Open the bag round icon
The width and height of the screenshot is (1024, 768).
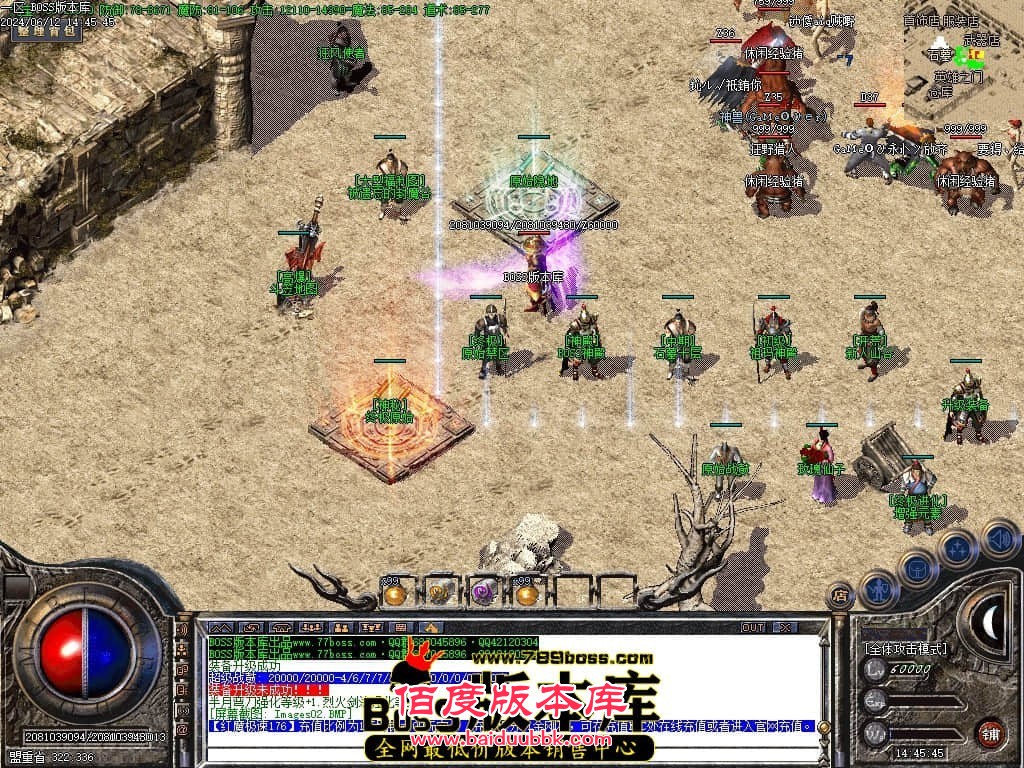pos(916,567)
